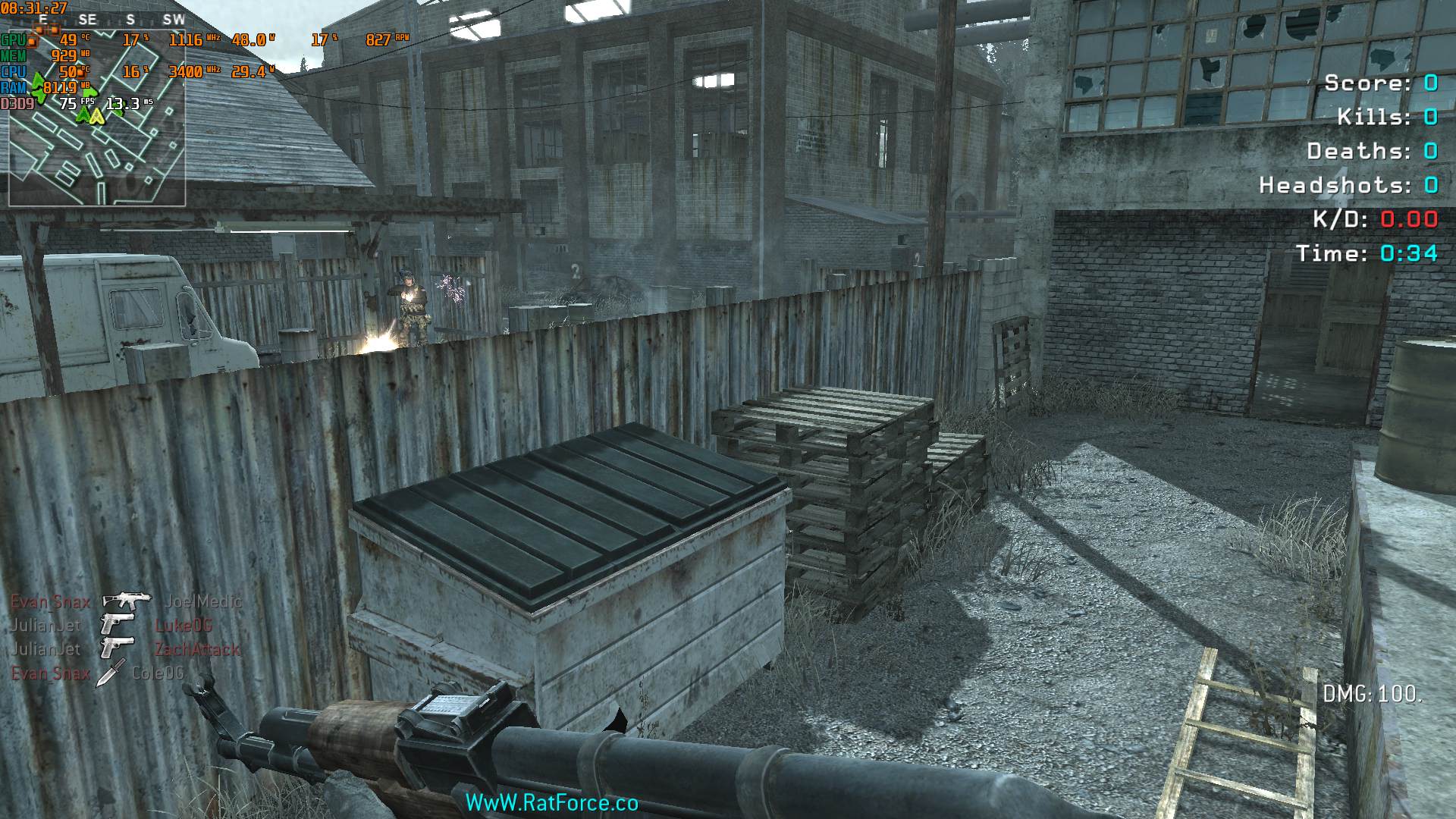Select the ColeOG kill feed name
Image resolution: width=1456 pixels, height=819 pixels.
point(158,673)
